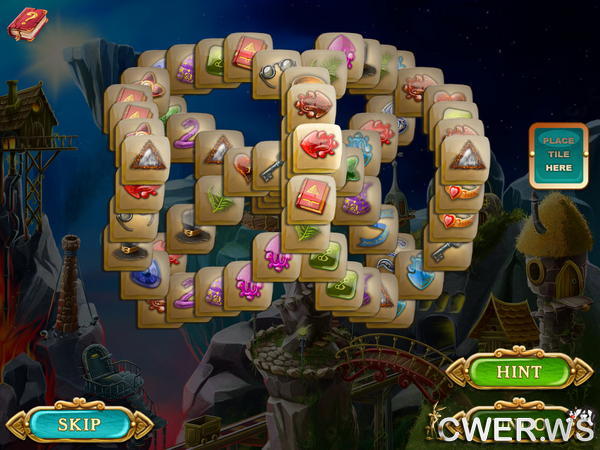This screenshot has width=600, height=450.
Task: Select the "Place Tile Here" holder slot
Action: [557, 155]
